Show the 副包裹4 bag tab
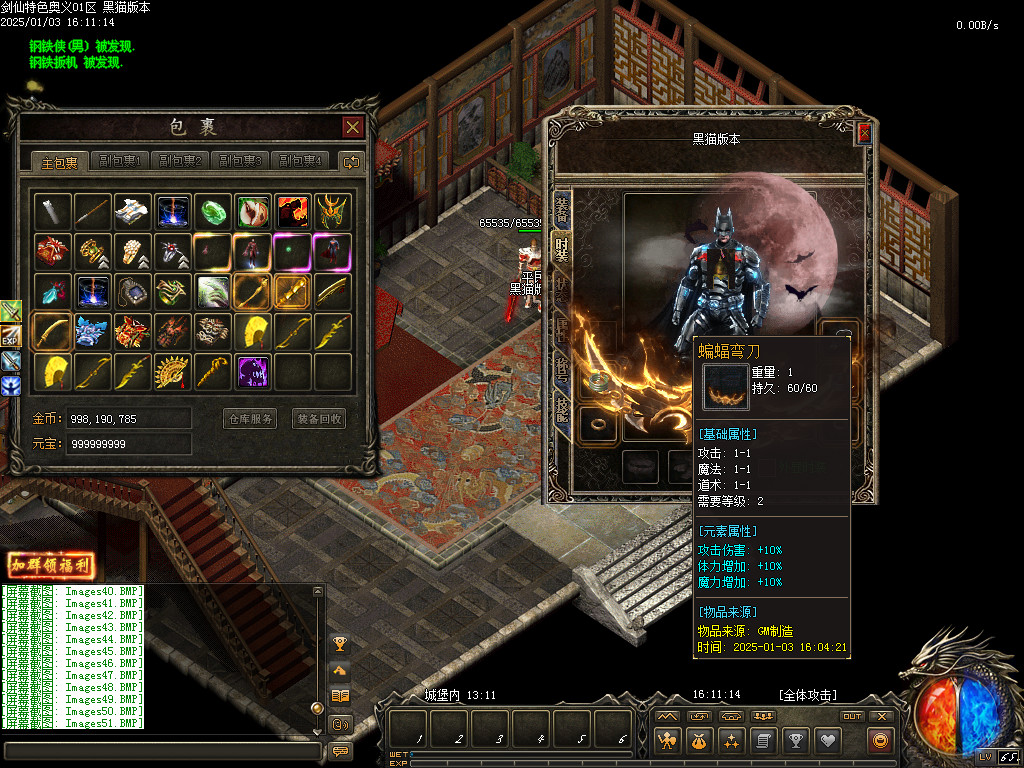This screenshot has height=768, width=1024. pos(301,161)
